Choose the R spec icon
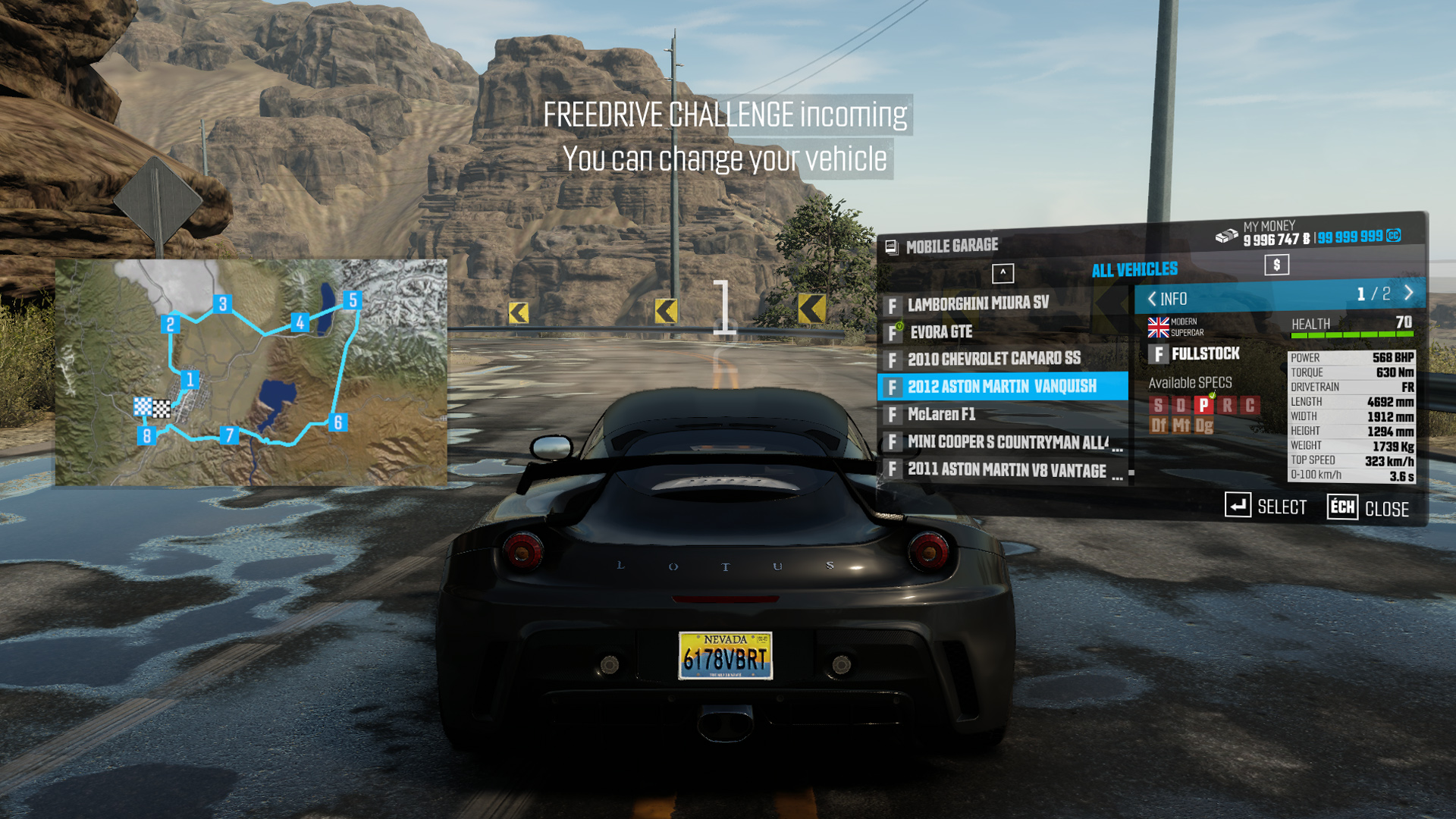1456x819 pixels. click(1227, 405)
